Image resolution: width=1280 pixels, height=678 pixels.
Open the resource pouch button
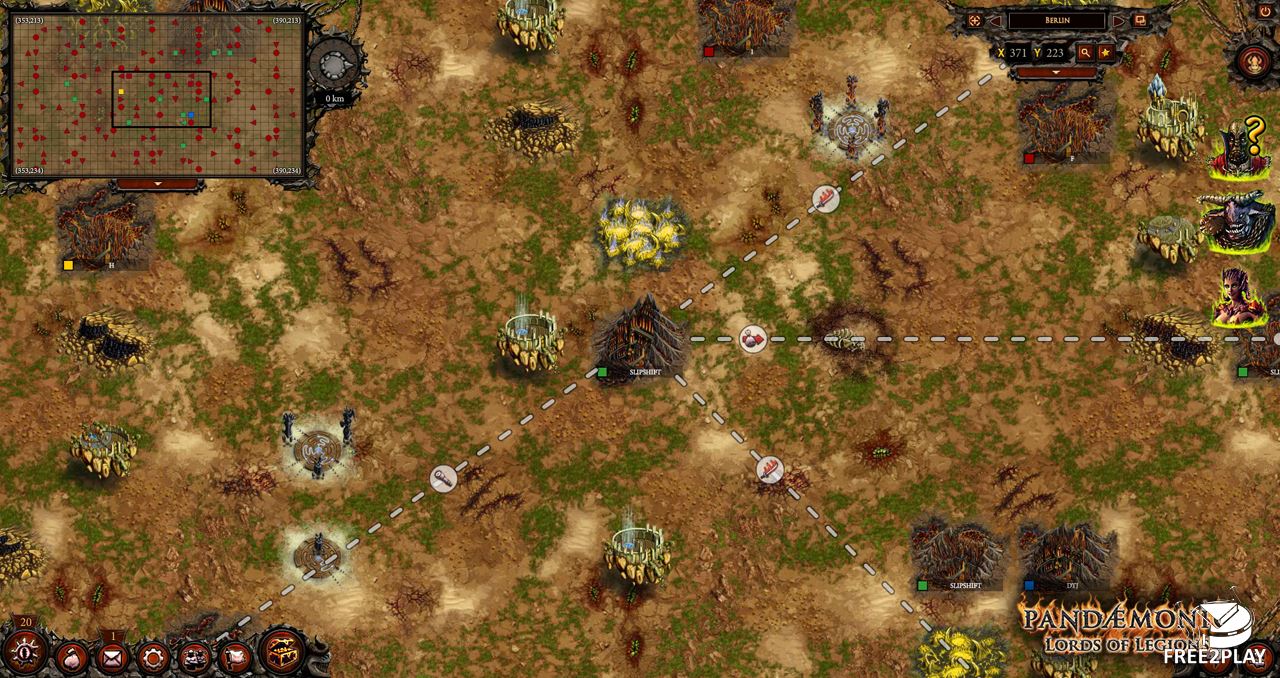71,658
